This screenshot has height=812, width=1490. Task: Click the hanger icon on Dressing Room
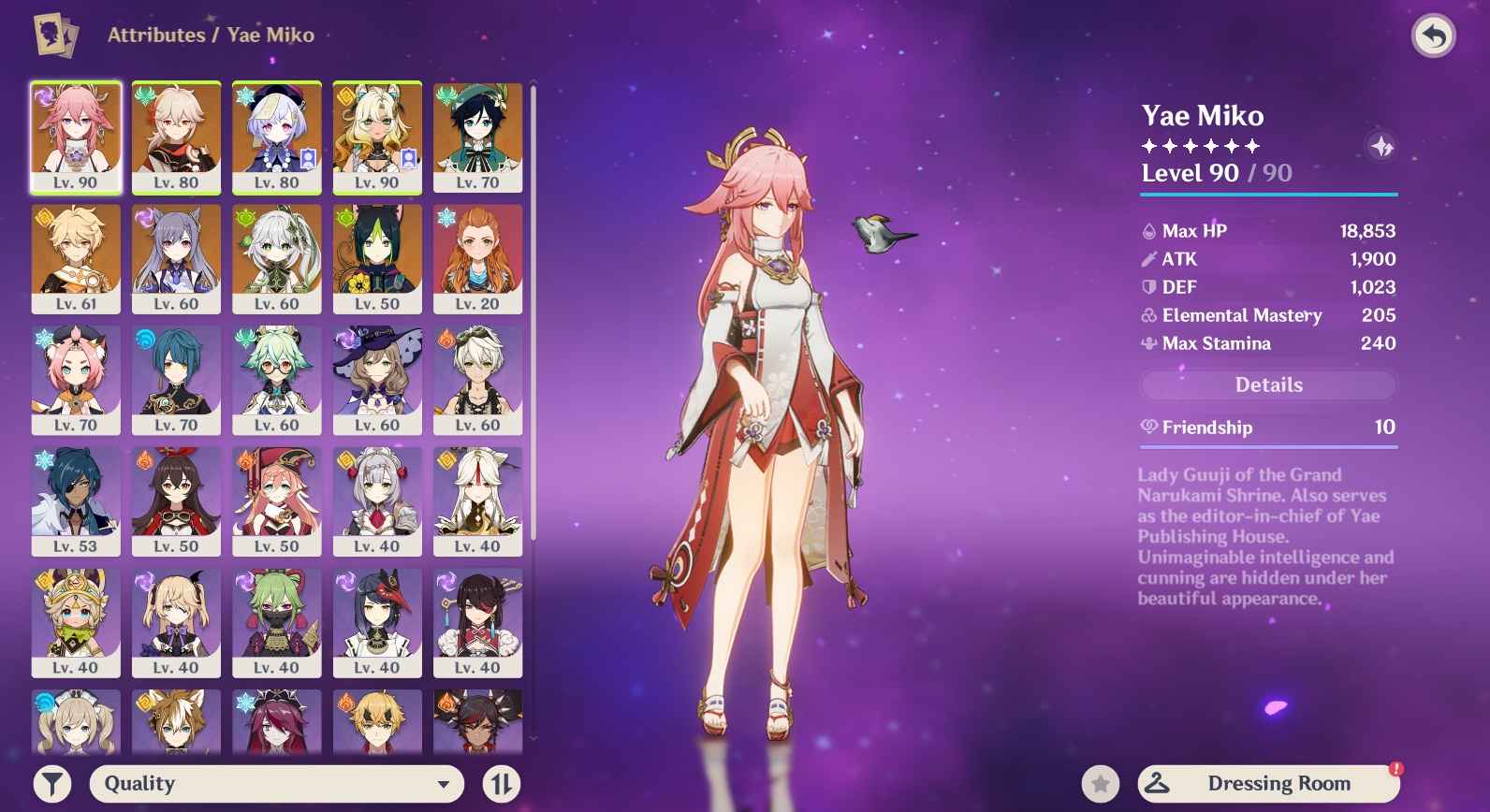pos(1155,782)
